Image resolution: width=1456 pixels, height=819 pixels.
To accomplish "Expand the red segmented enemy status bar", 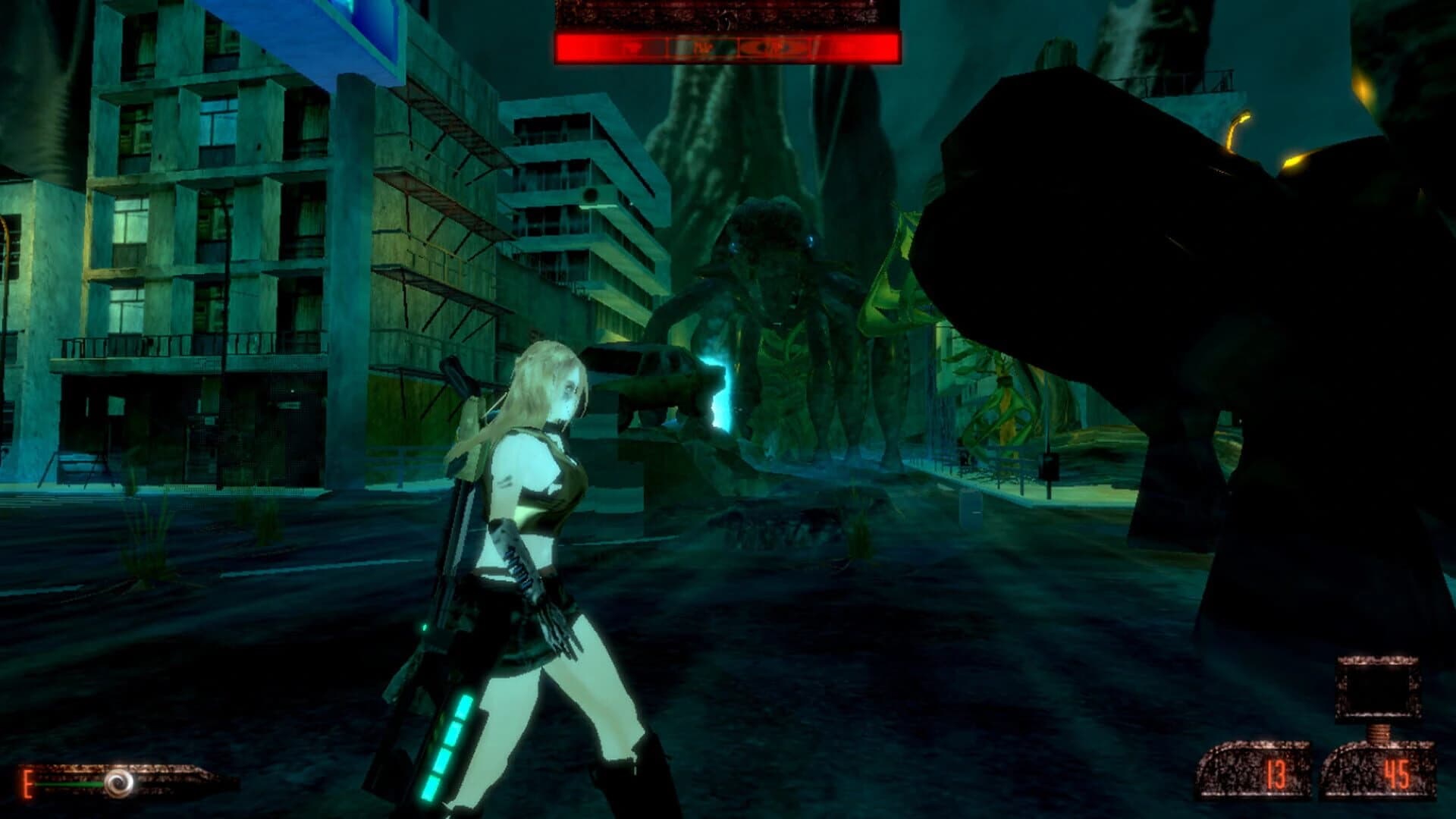I will [x=728, y=46].
